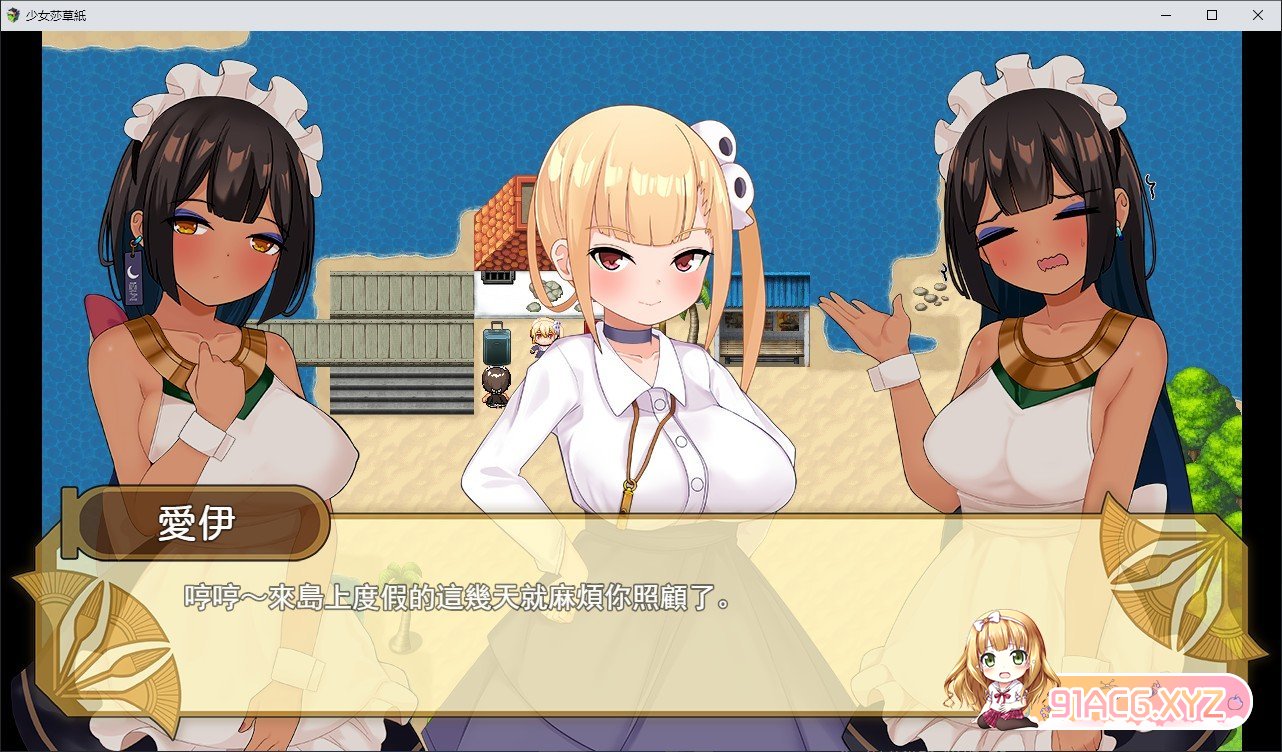Maximize the game window
This screenshot has width=1282, height=752.
1212,15
